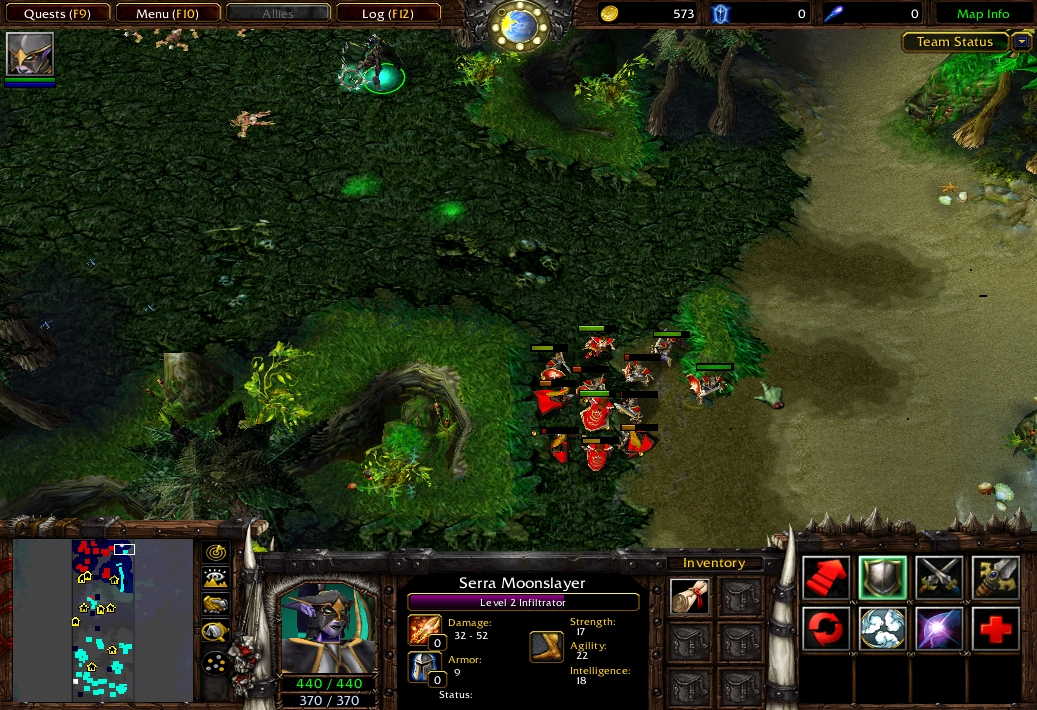Activate the shield command icon
Viewport: 1037px width, 710px height.
[882, 579]
